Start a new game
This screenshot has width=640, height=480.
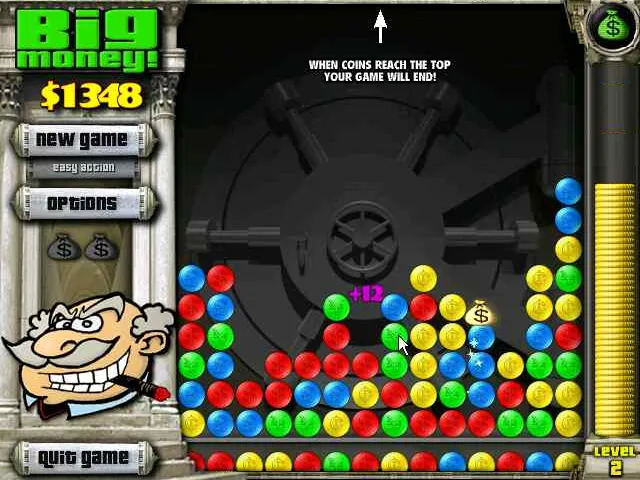(x=82, y=139)
